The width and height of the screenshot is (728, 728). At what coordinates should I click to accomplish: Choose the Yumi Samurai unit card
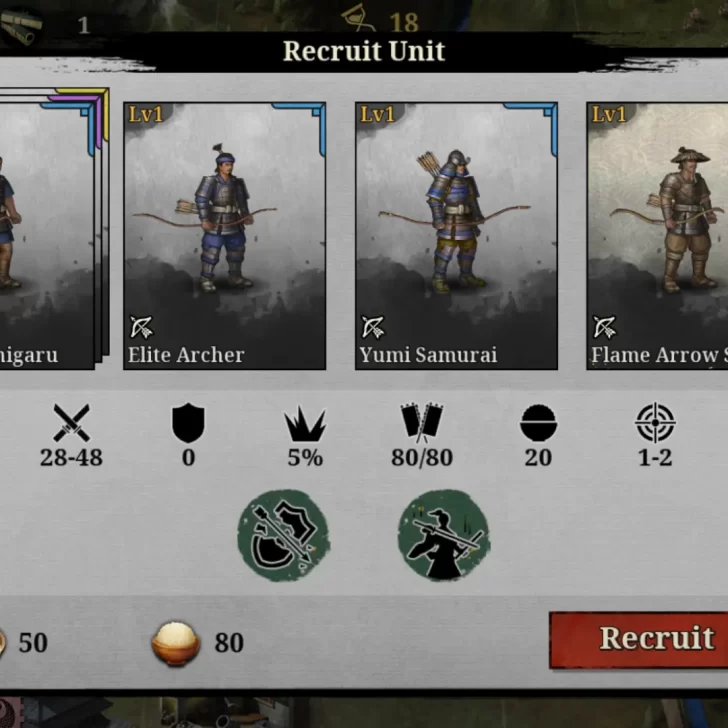pyautogui.click(x=456, y=236)
